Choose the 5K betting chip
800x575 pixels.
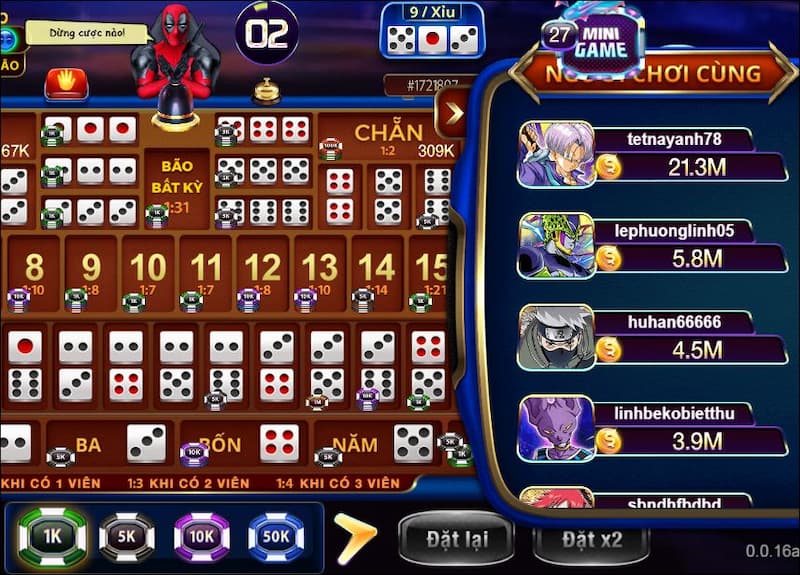127,537
